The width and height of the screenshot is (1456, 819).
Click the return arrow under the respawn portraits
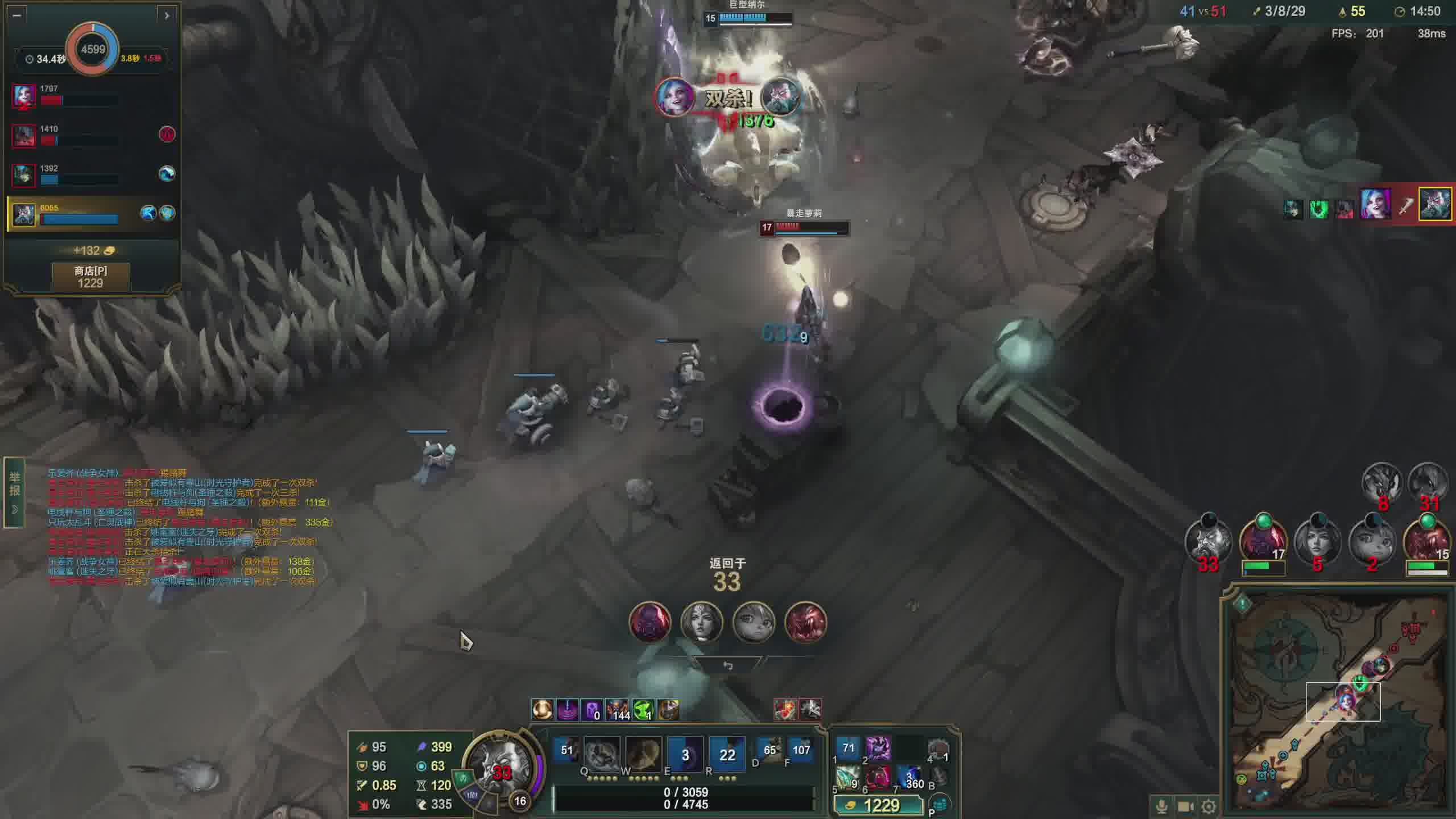pyautogui.click(x=727, y=665)
